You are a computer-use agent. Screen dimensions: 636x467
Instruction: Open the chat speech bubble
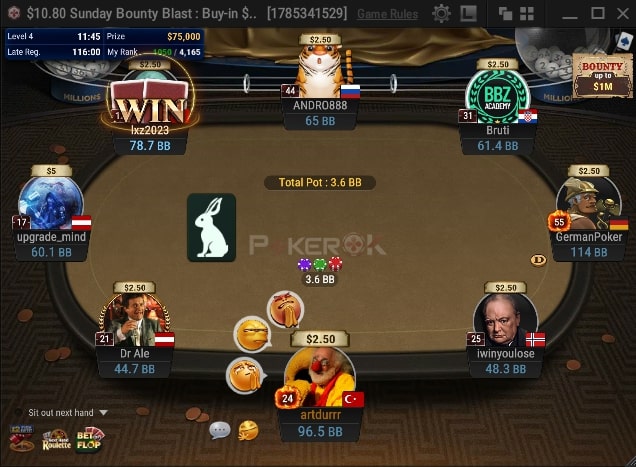pos(219,431)
